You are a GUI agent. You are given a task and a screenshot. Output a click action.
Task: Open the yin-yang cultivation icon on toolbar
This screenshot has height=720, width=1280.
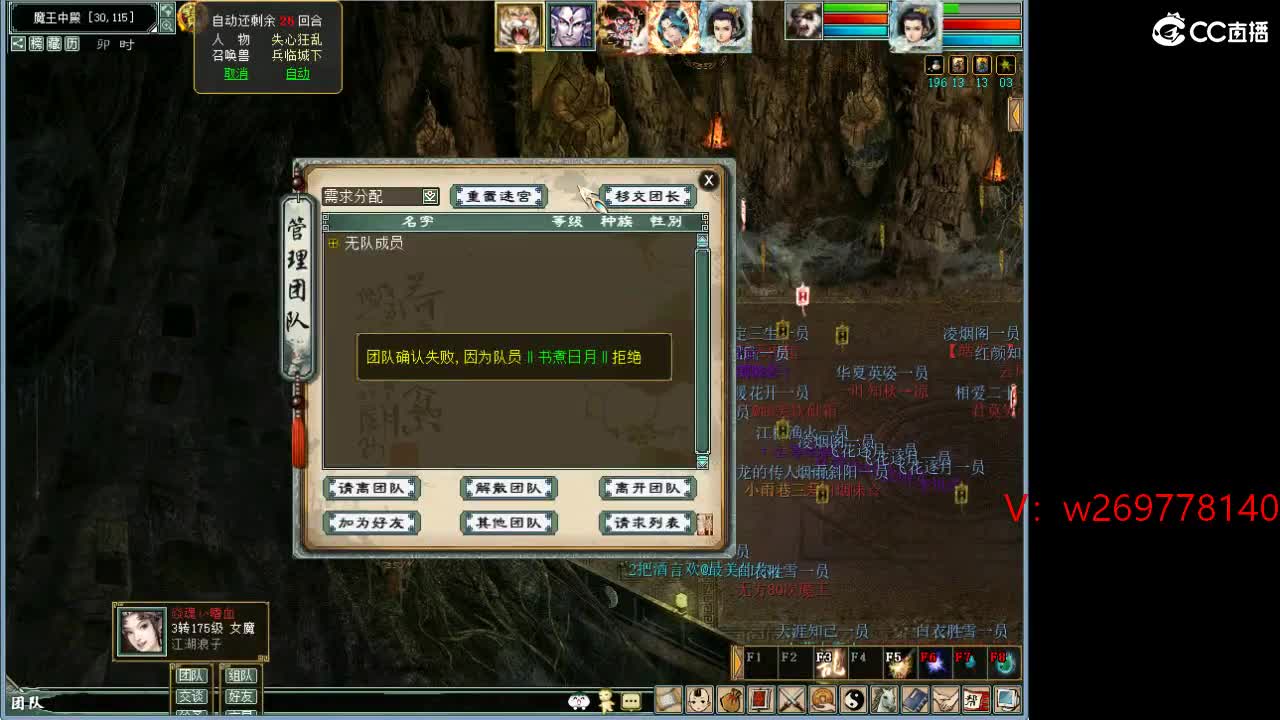tap(855, 700)
